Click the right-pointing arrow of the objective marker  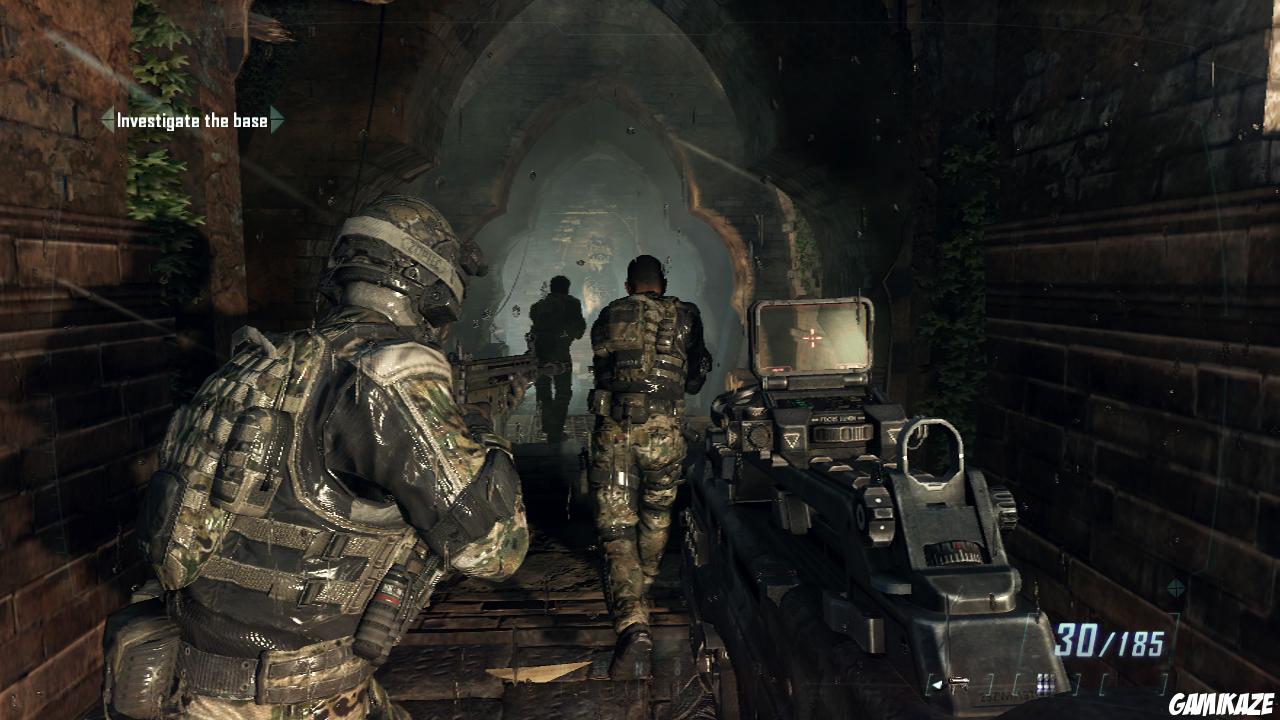278,119
